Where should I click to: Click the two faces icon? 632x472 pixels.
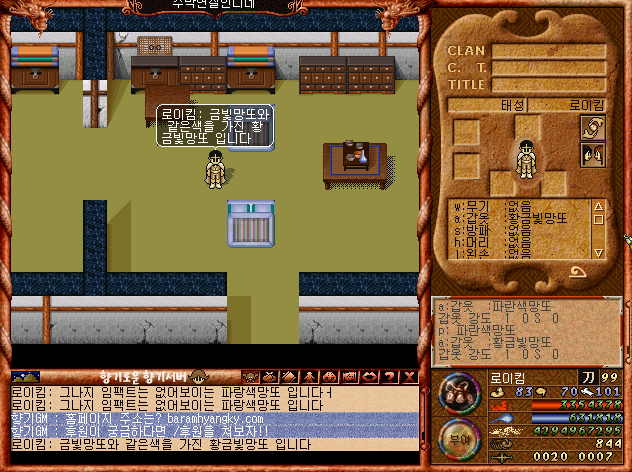(593, 155)
